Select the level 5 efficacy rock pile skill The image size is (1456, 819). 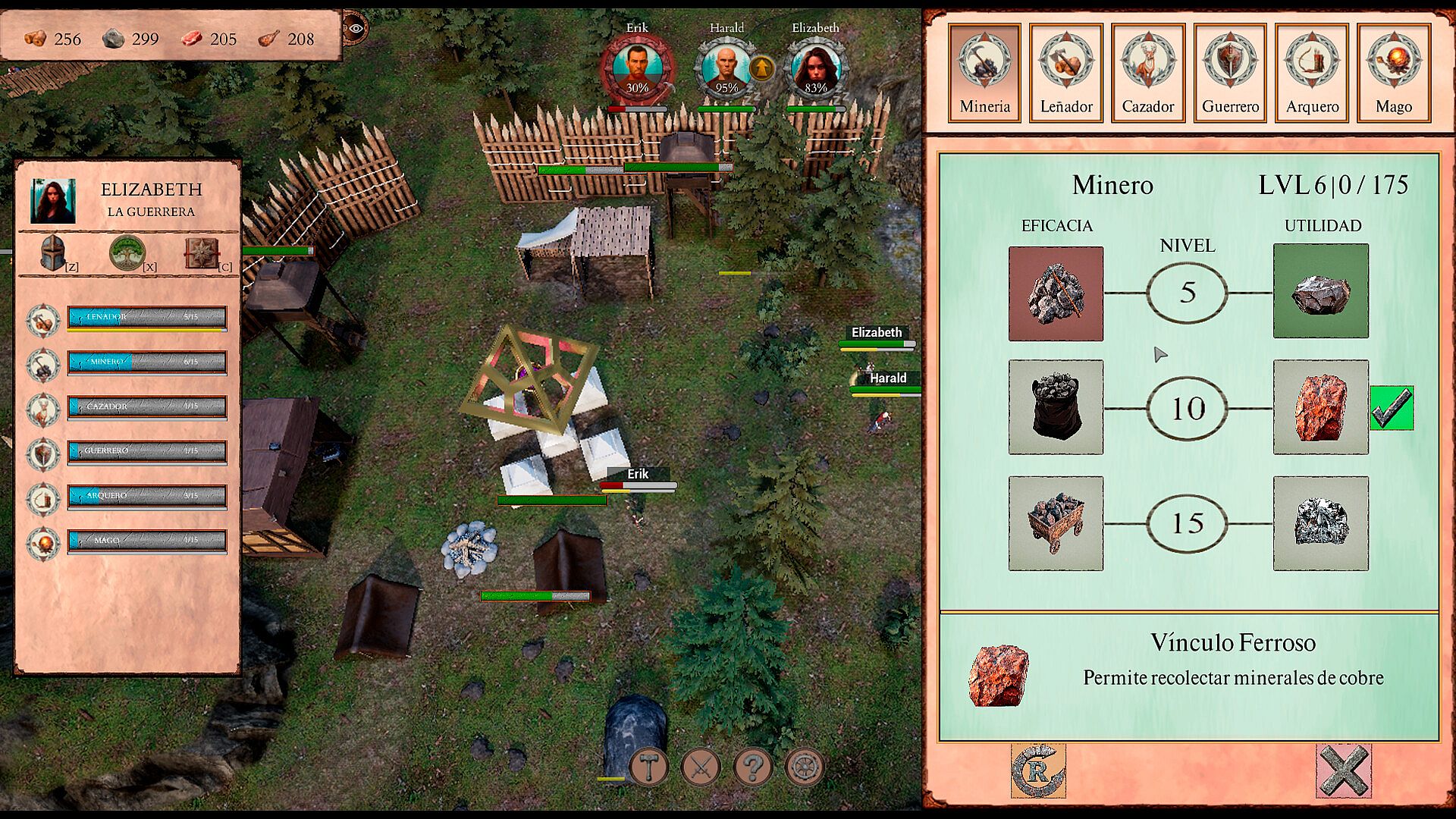(x=1056, y=293)
